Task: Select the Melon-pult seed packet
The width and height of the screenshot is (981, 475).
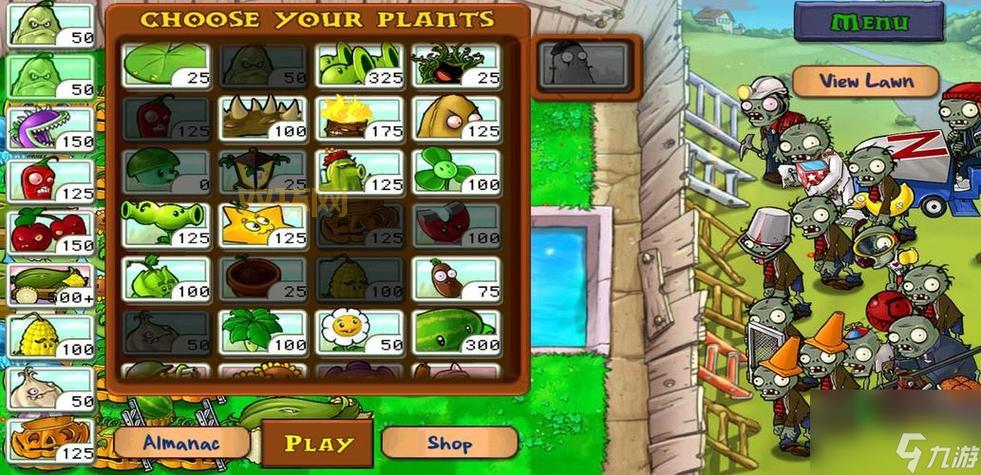Action: (x=457, y=331)
